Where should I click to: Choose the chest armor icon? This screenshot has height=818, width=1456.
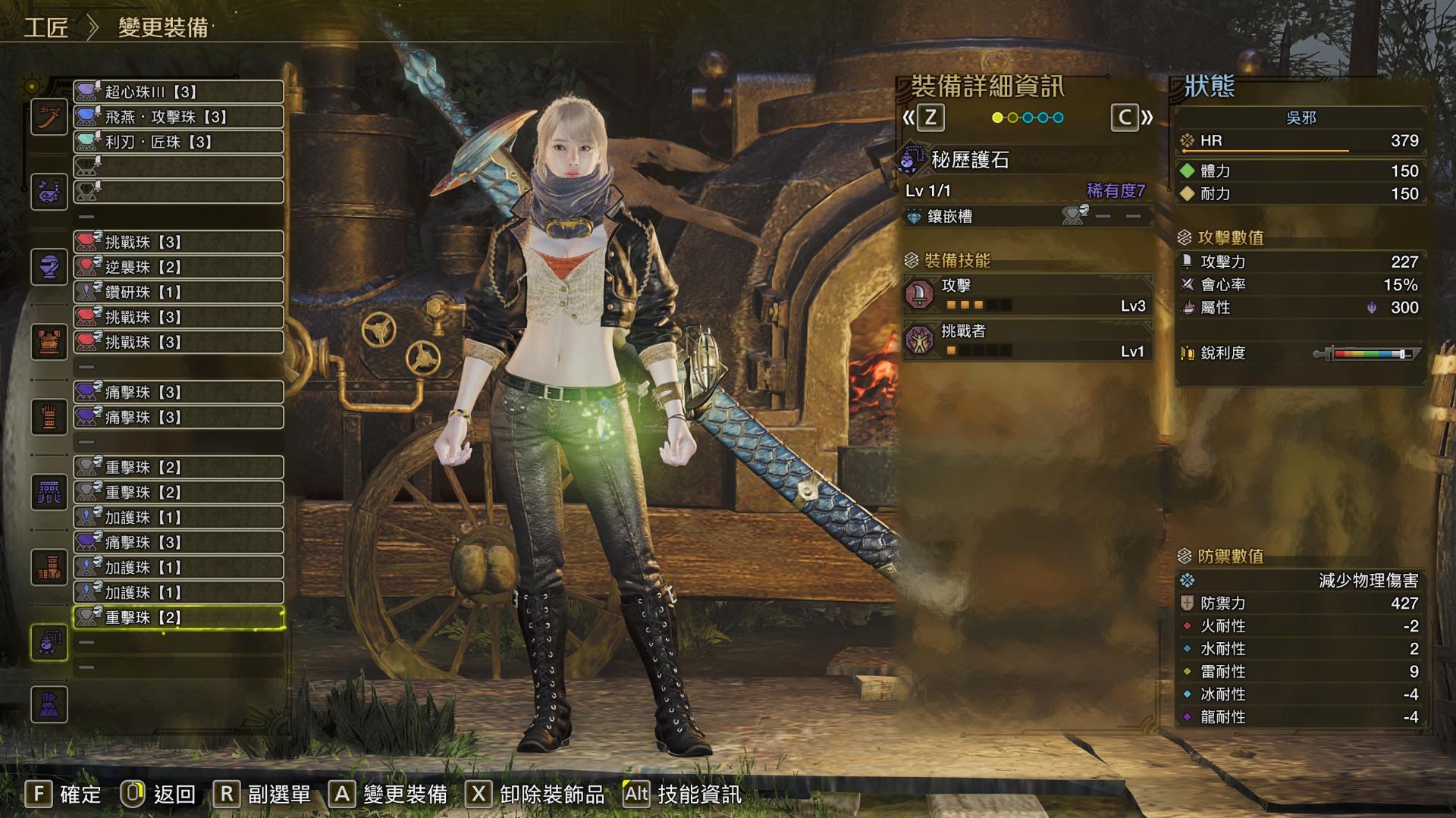49,342
